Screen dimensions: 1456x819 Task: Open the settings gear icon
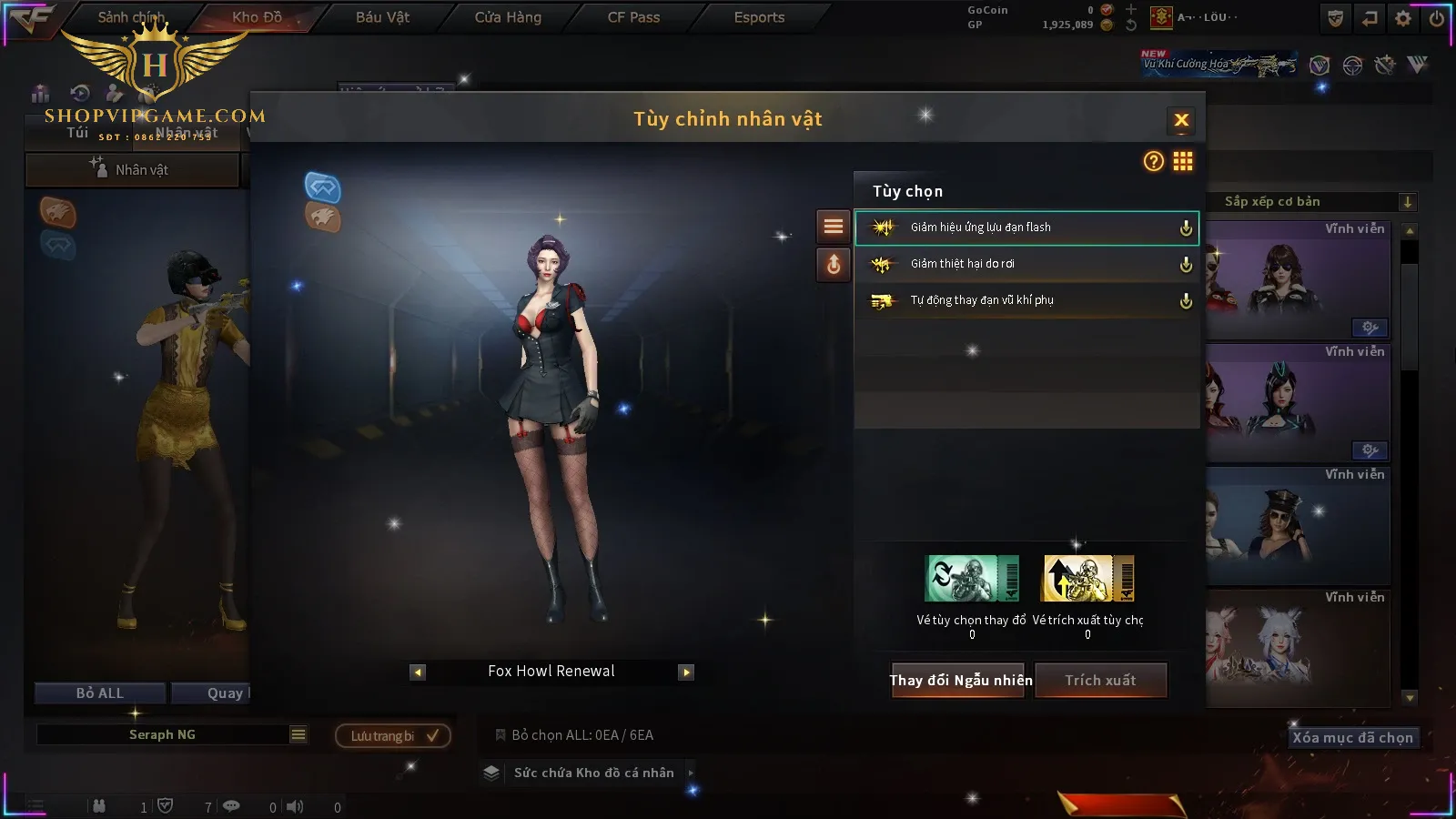pyautogui.click(x=1403, y=18)
